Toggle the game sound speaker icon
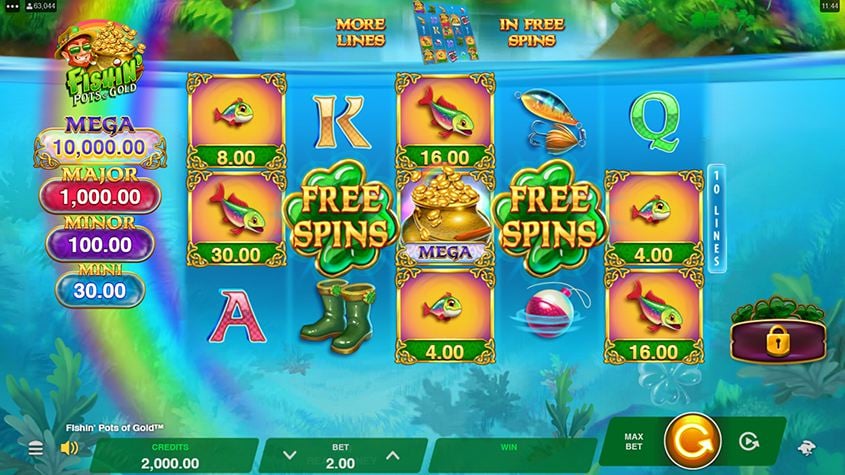This screenshot has height=475, width=845. [69, 448]
